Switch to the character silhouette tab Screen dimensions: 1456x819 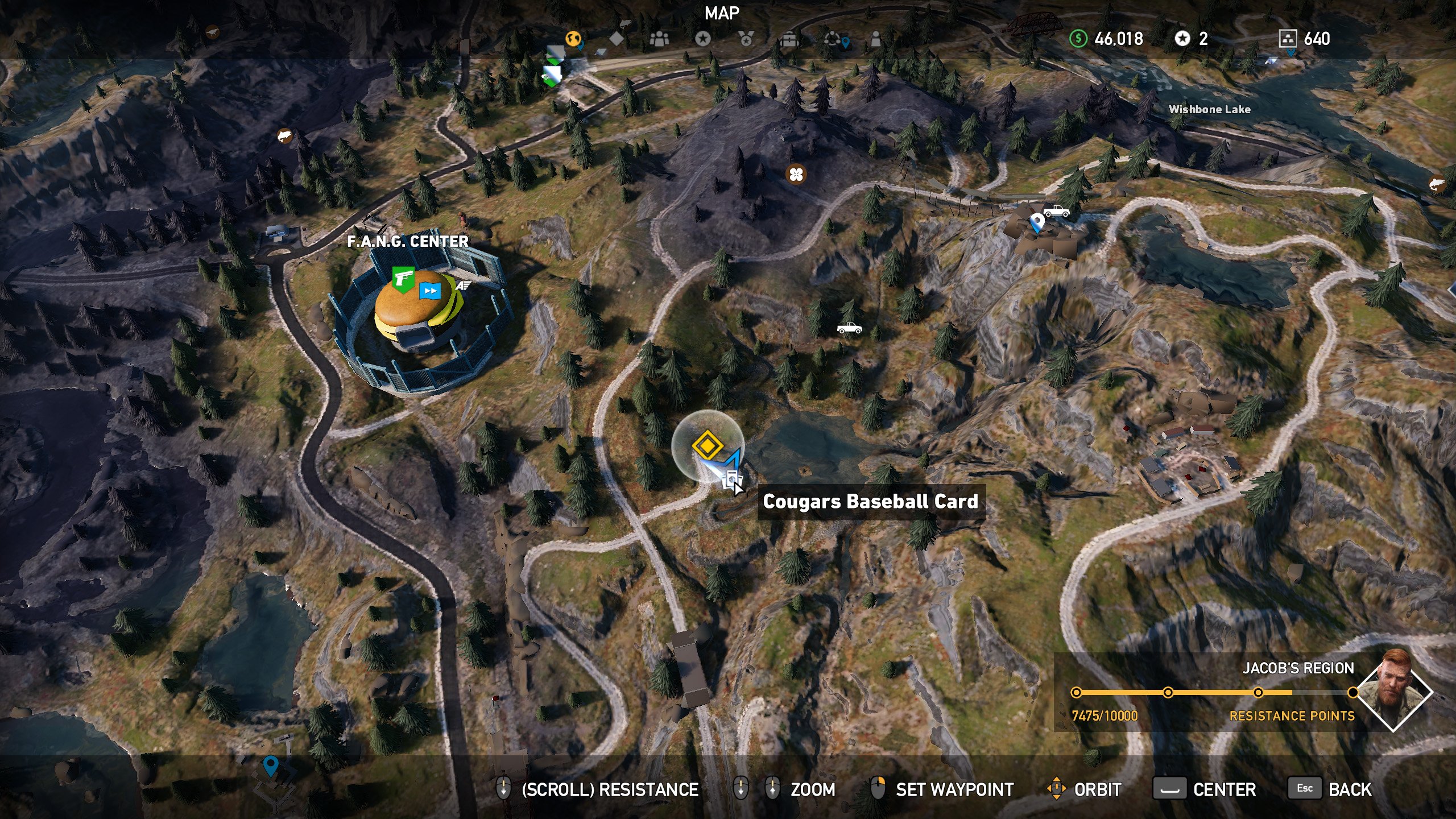(x=876, y=39)
